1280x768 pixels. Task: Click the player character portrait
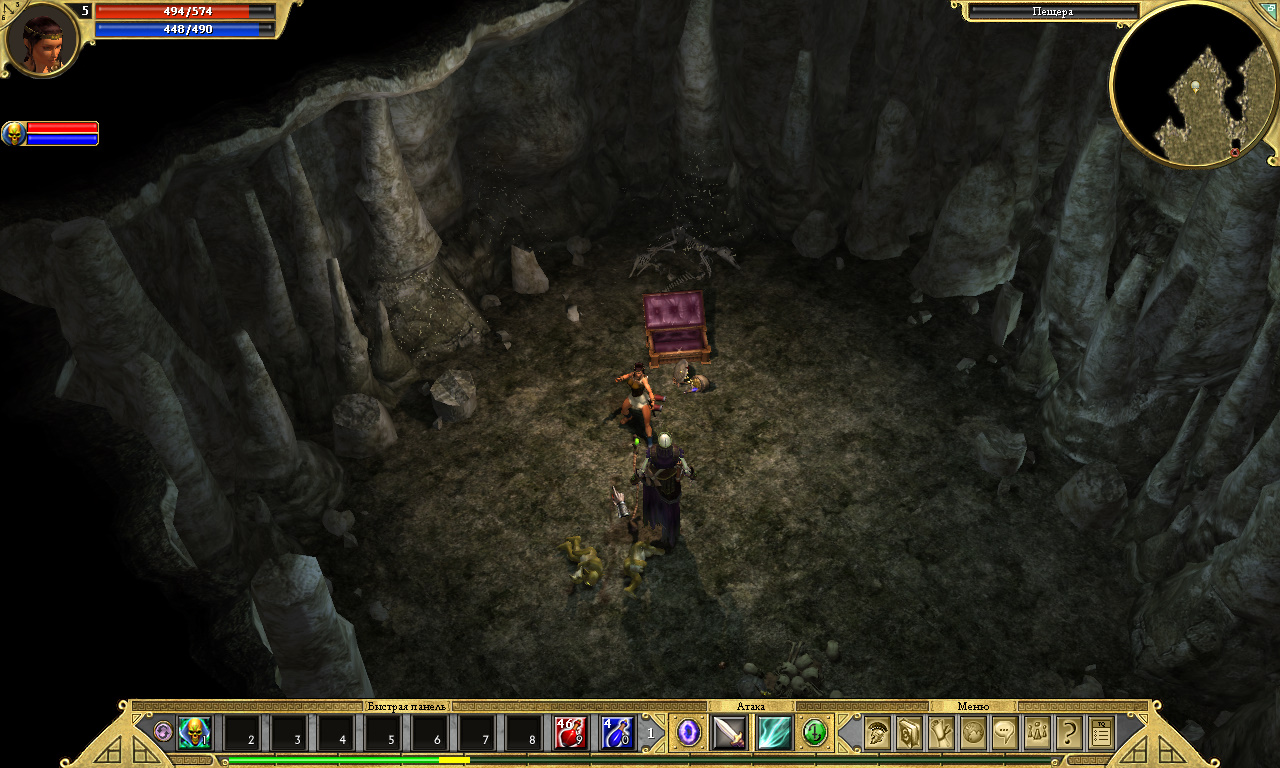pyautogui.click(x=42, y=40)
